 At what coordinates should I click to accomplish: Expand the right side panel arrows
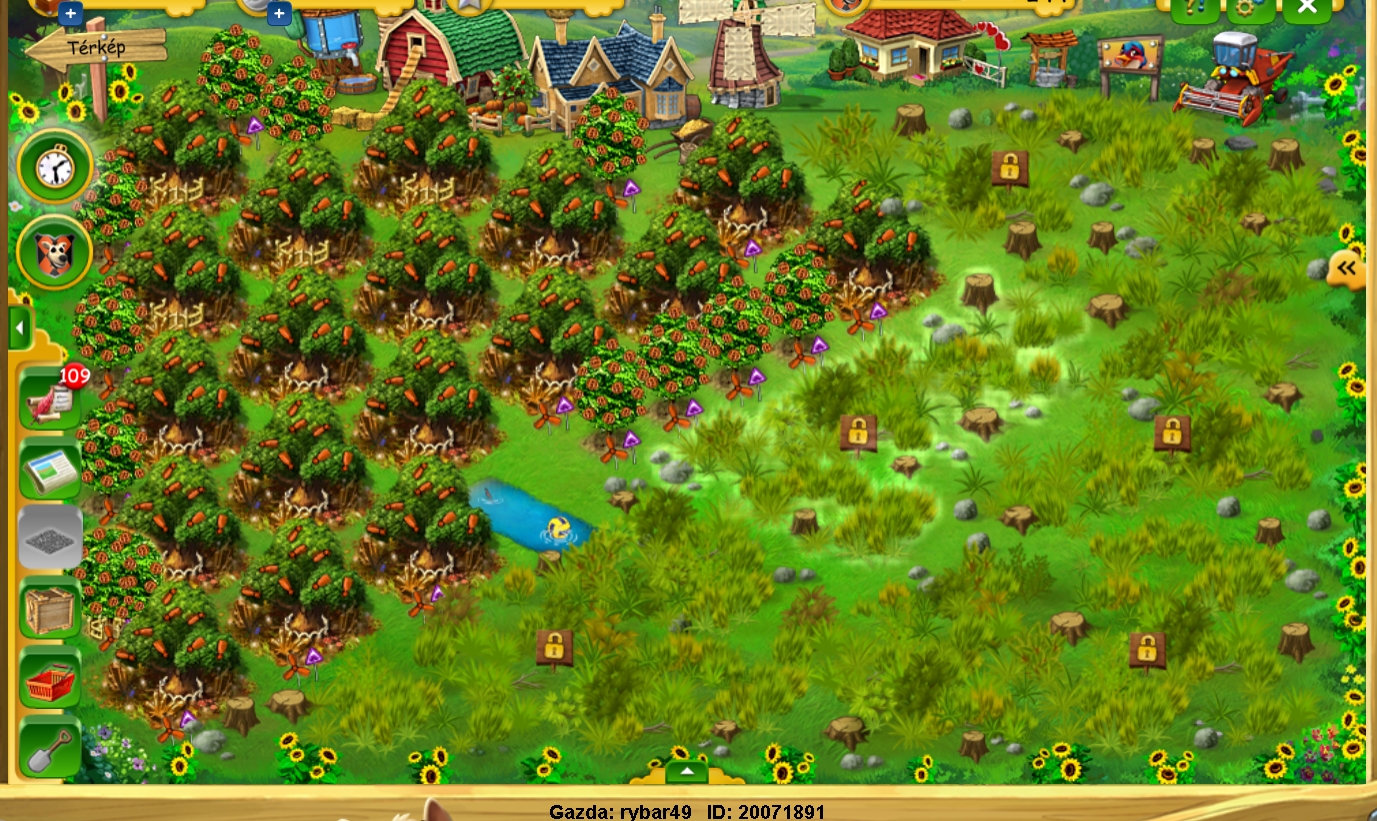(x=1348, y=268)
